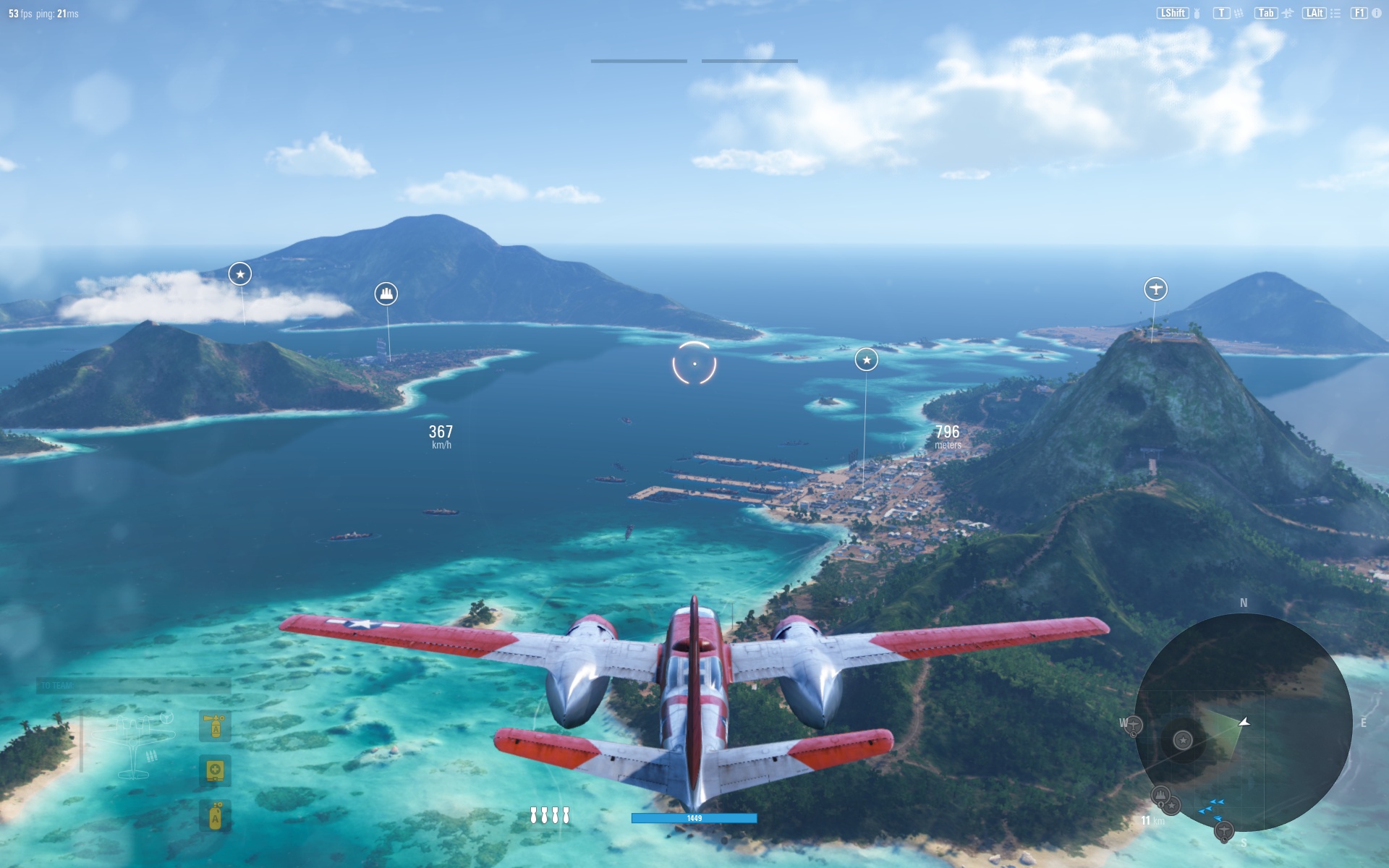Use the engine boost consumable
1389x868 pixels.
click(214, 816)
